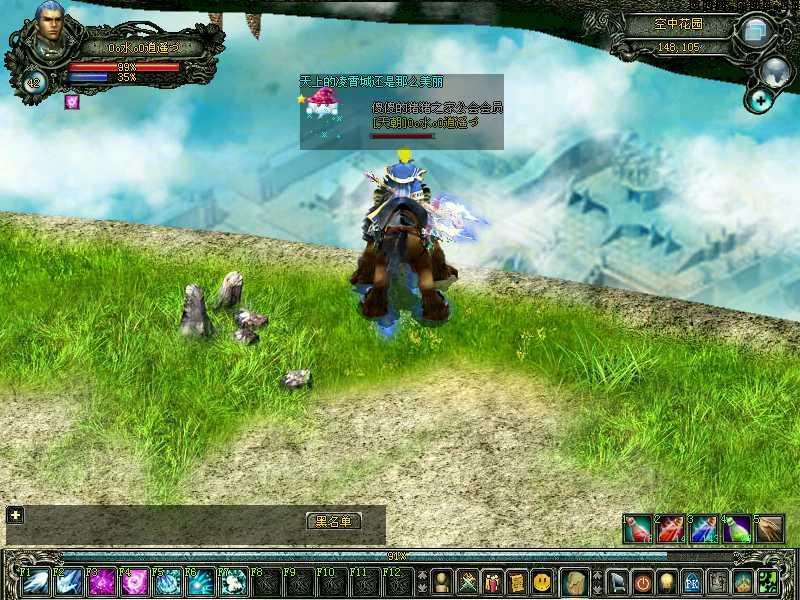Use the red potion in slot 1
The width and height of the screenshot is (800, 600).
point(637,529)
